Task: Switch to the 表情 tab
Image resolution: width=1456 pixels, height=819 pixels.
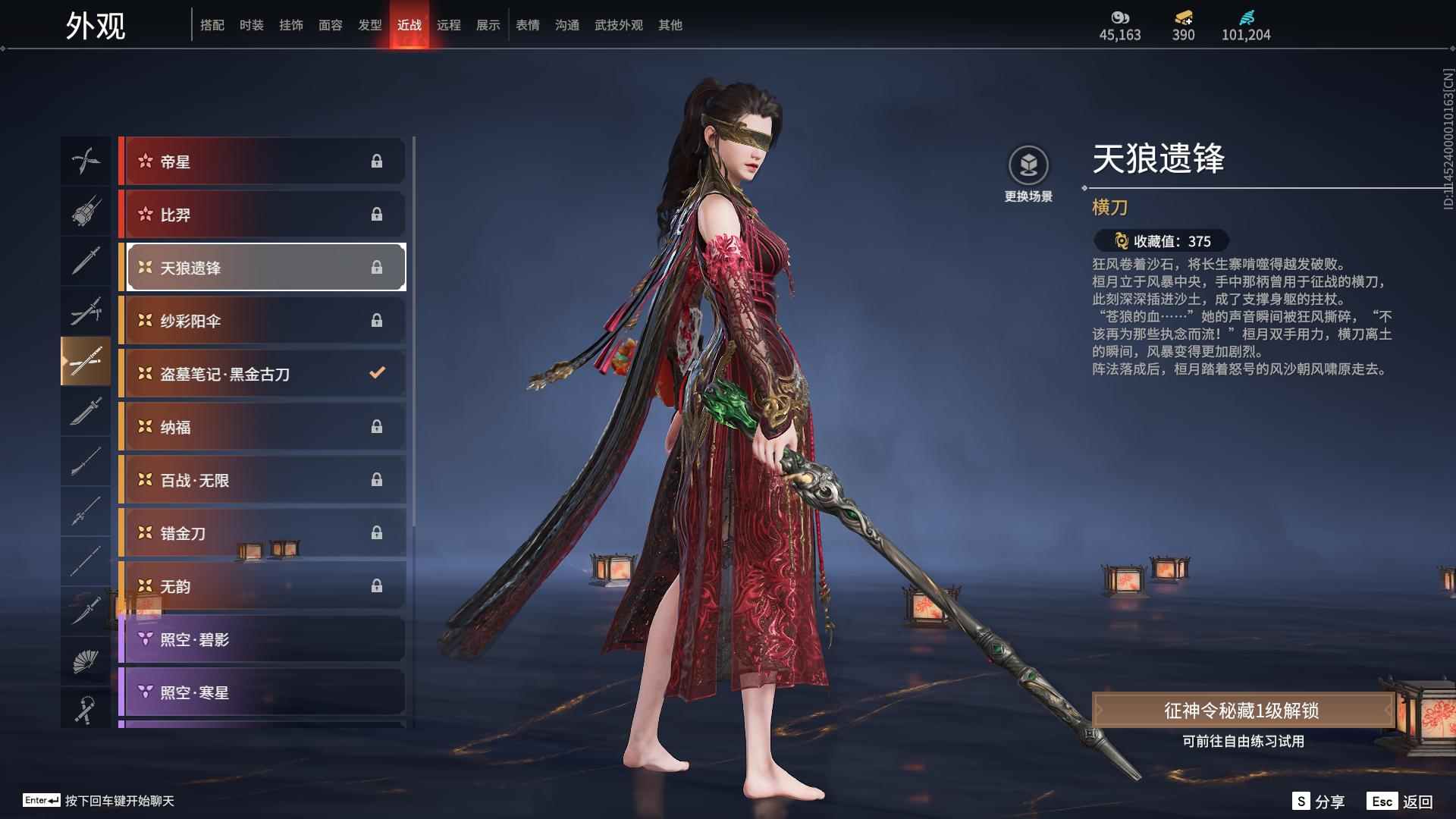Action: [527, 25]
